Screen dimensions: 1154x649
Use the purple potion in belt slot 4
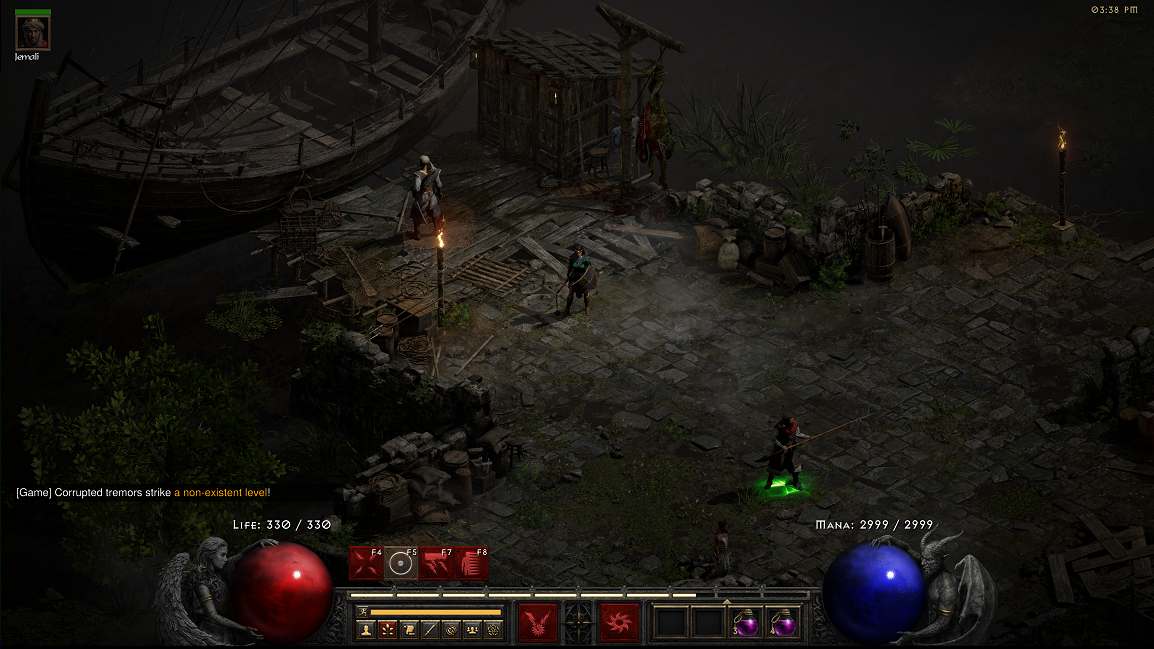click(x=783, y=622)
